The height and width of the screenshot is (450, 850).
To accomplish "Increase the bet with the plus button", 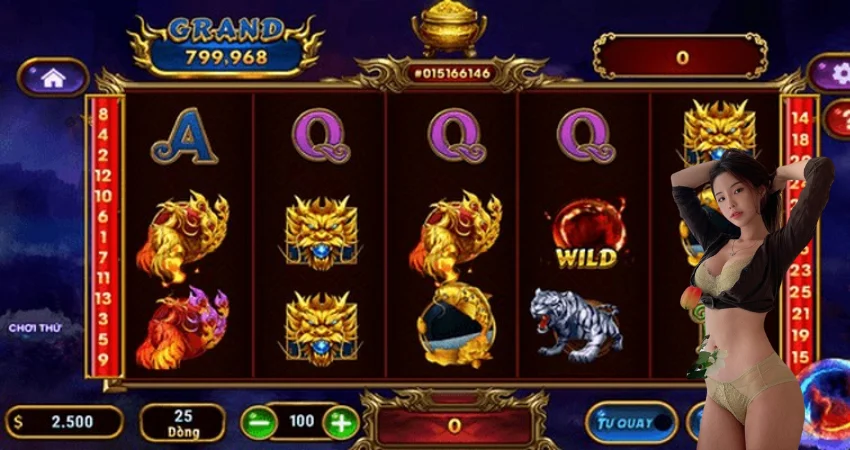I will 340,422.
